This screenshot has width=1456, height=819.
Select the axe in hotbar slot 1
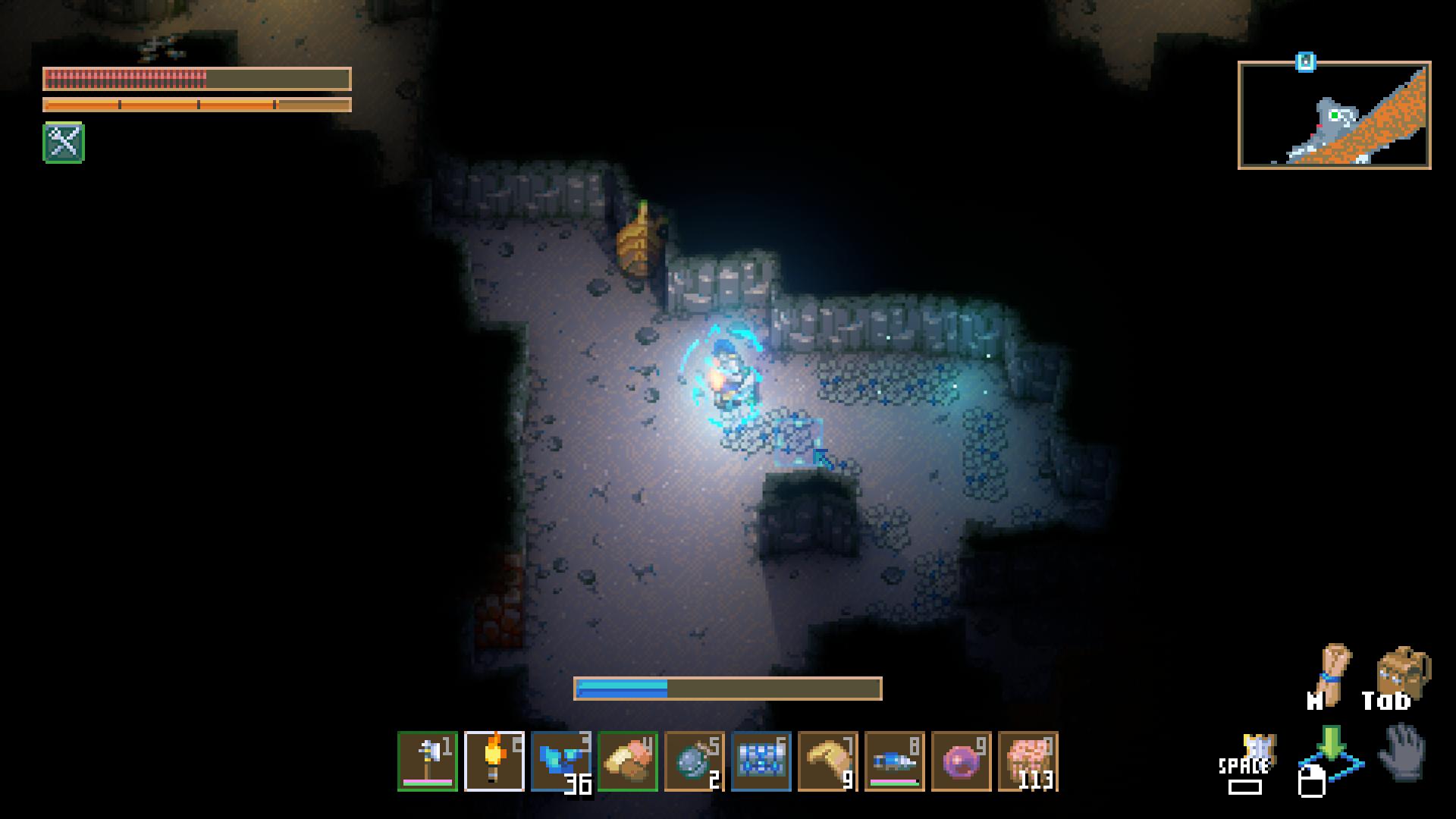428,761
